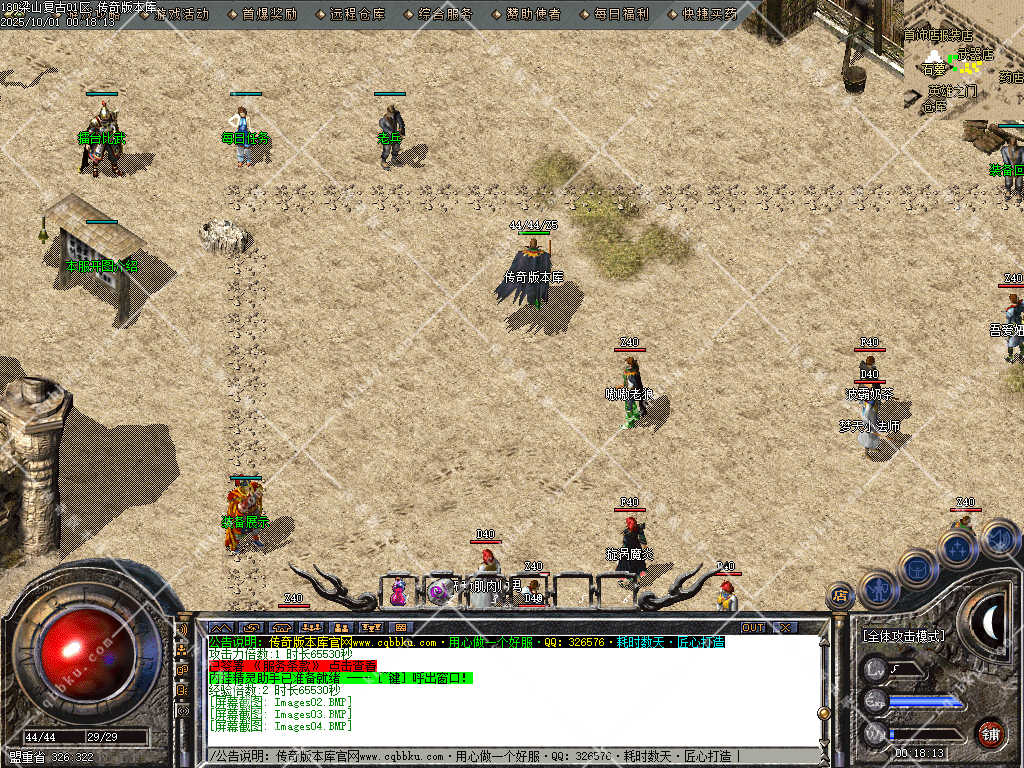Toggle the sound speaker round button
This screenshot has width=1024, height=768.
tap(999, 540)
